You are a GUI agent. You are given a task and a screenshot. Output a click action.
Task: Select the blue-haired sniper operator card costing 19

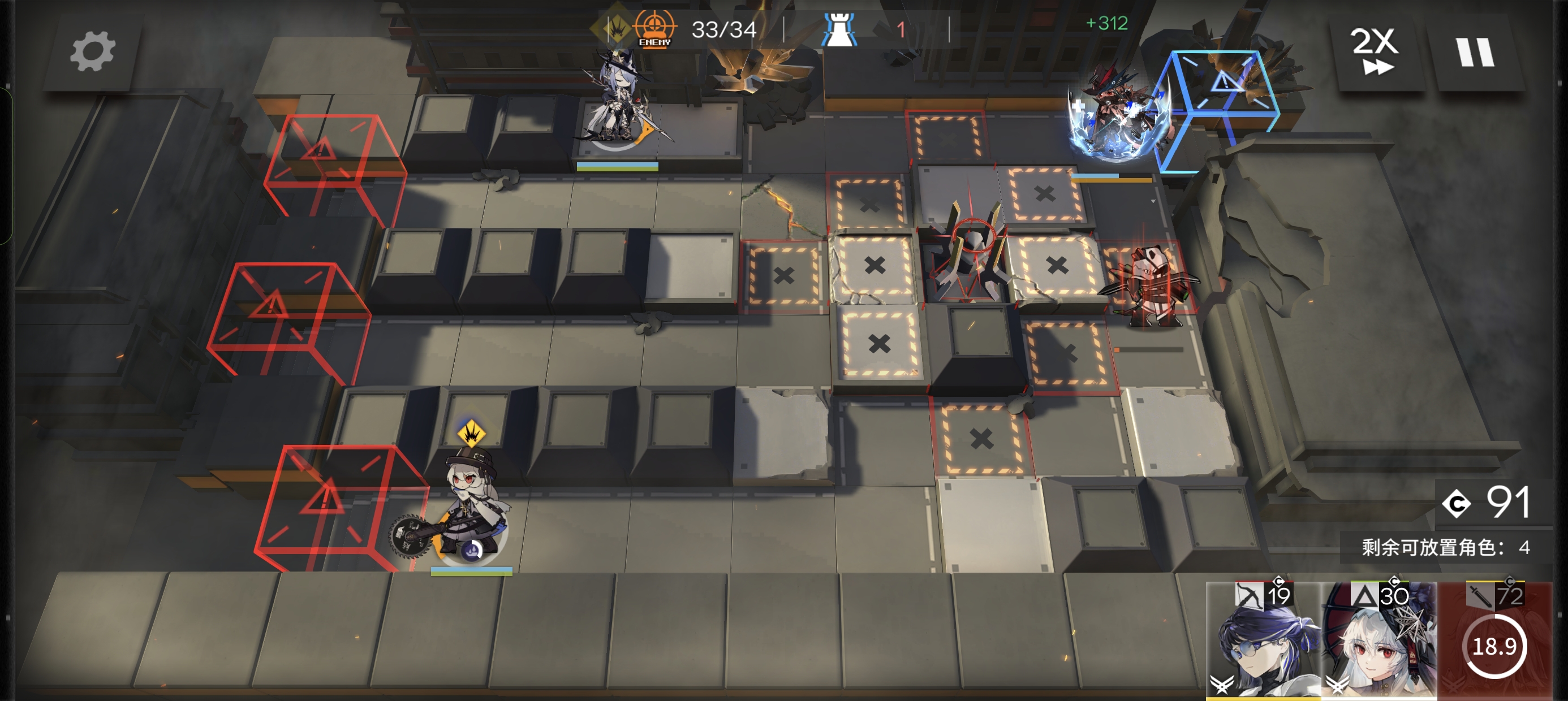(1263, 640)
